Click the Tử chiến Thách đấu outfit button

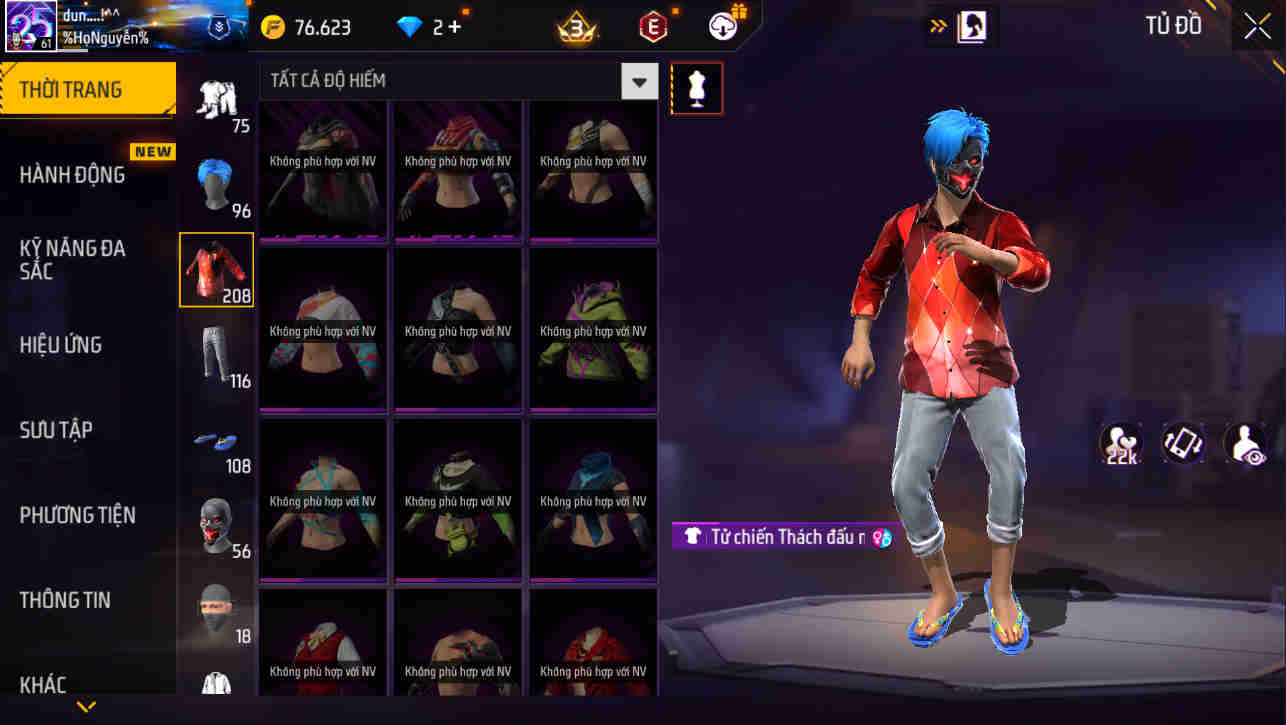click(x=790, y=537)
